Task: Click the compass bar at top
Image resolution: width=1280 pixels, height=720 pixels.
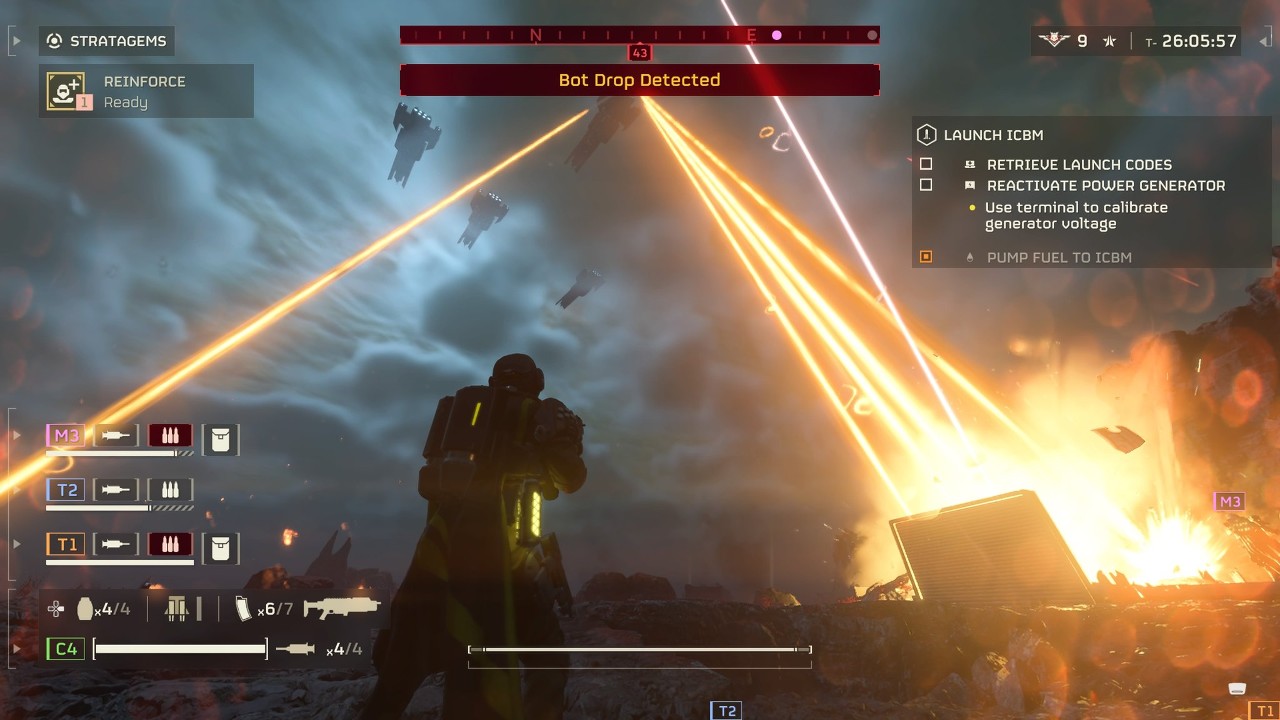Action: pos(639,35)
